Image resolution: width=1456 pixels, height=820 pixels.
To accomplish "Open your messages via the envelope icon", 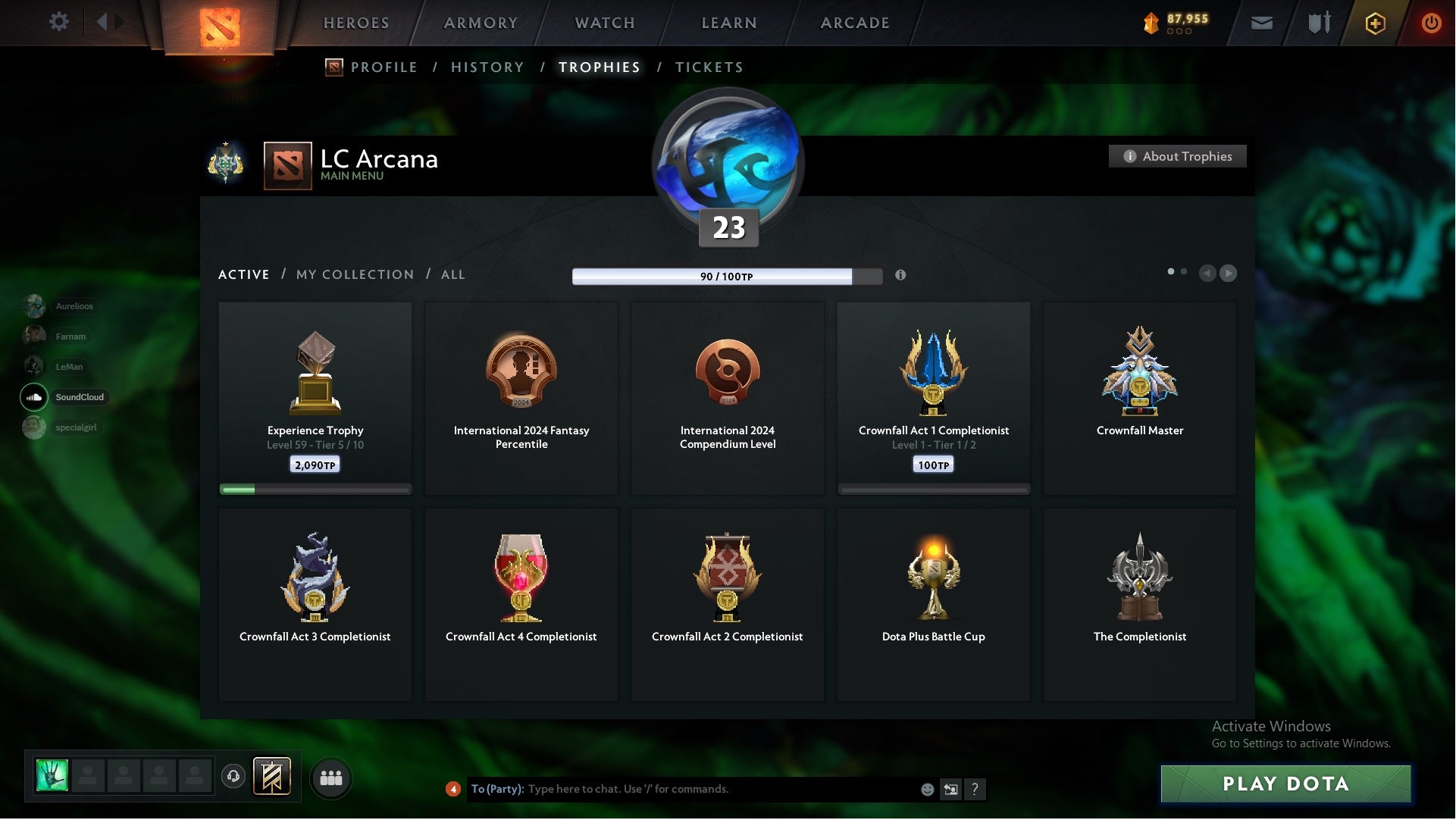I will [1262, 23].
